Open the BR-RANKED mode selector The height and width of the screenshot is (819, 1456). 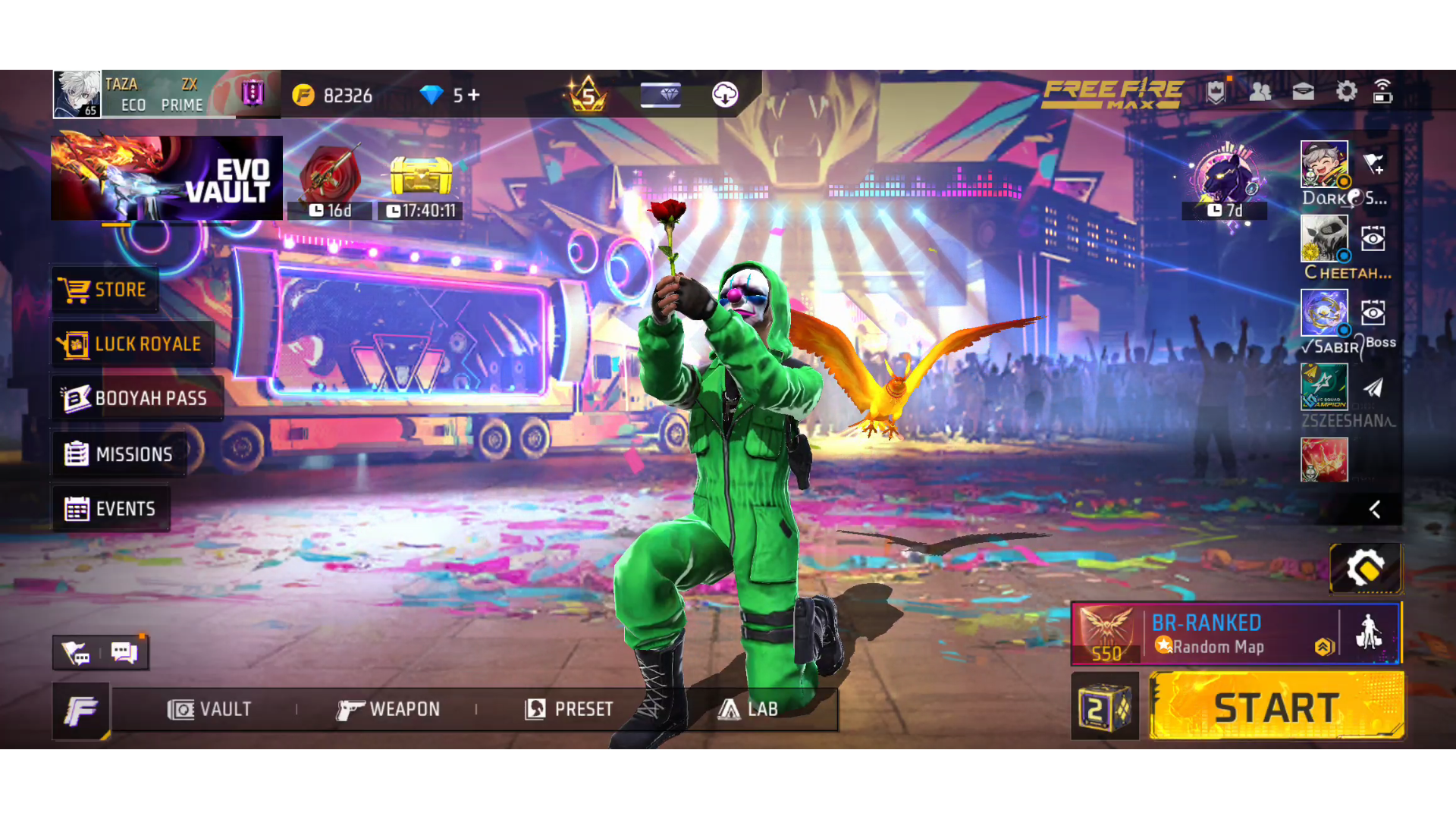coord(1204,634)
